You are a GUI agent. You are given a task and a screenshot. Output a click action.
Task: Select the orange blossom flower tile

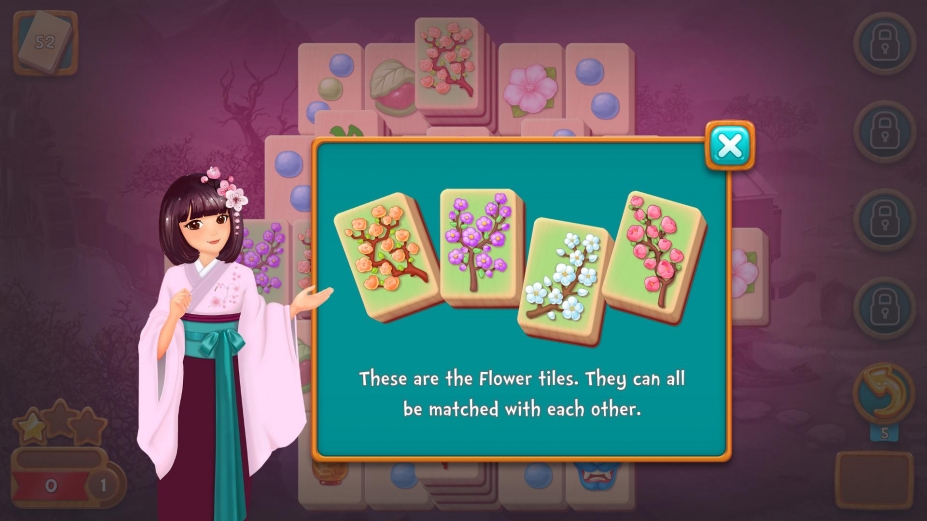386,254
